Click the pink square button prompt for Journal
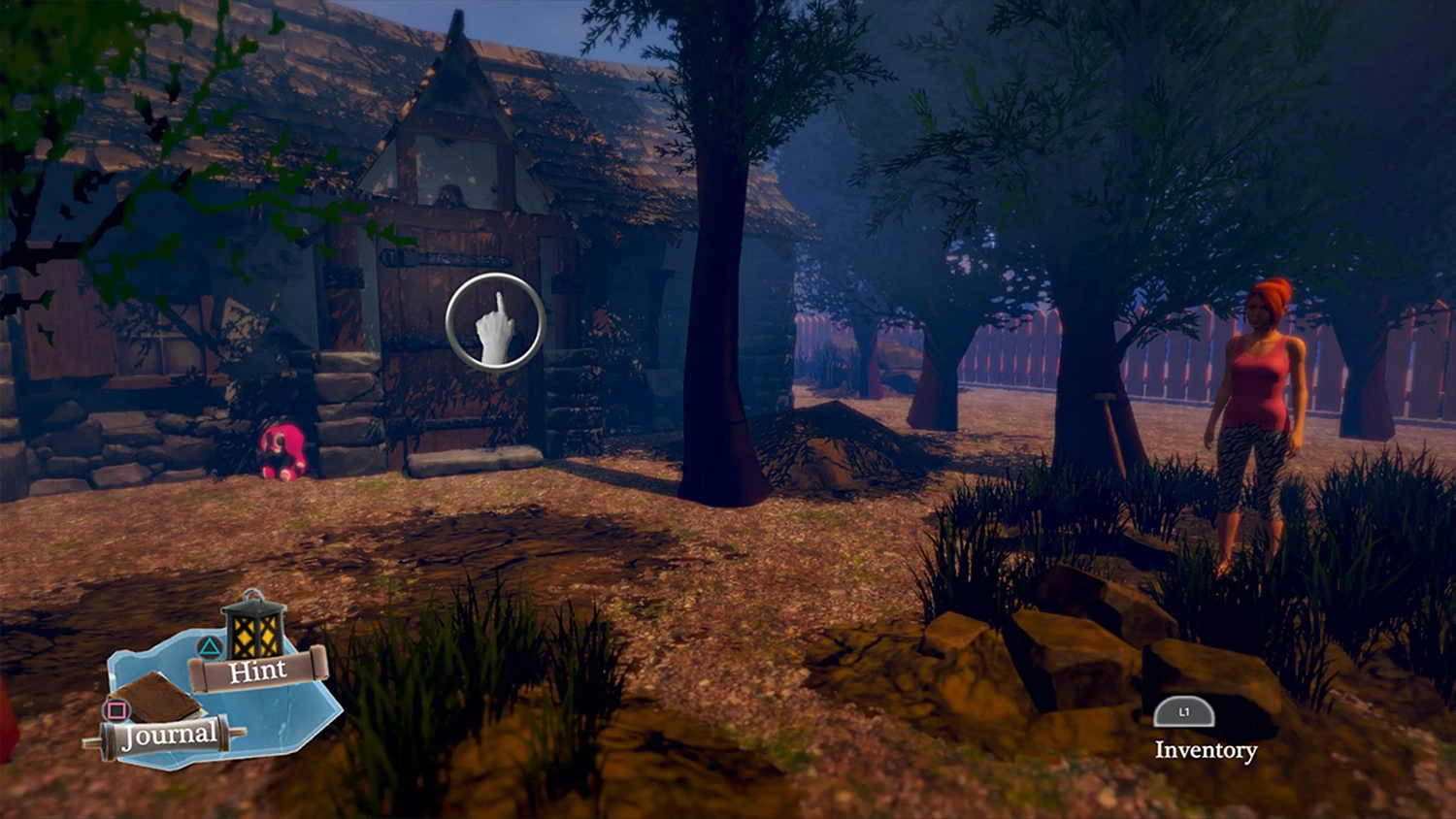 click(118, 709)
